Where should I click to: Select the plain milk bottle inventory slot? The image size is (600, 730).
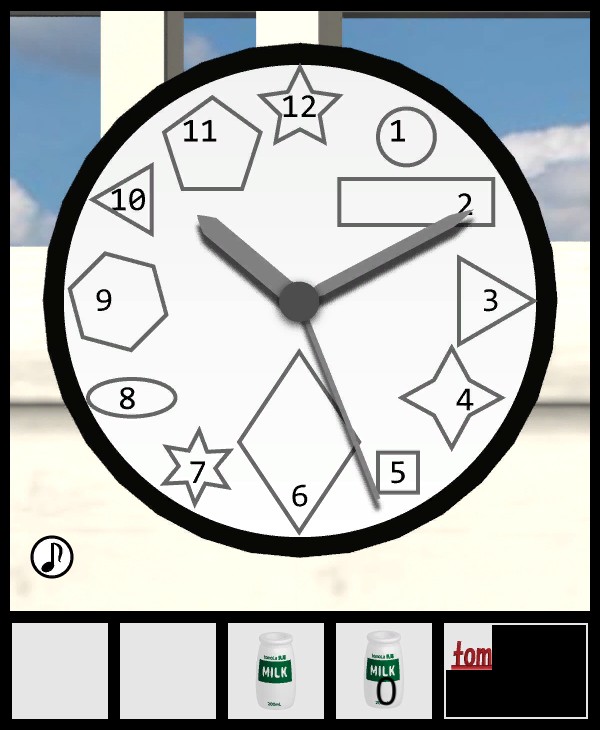(x=275, y=671)
